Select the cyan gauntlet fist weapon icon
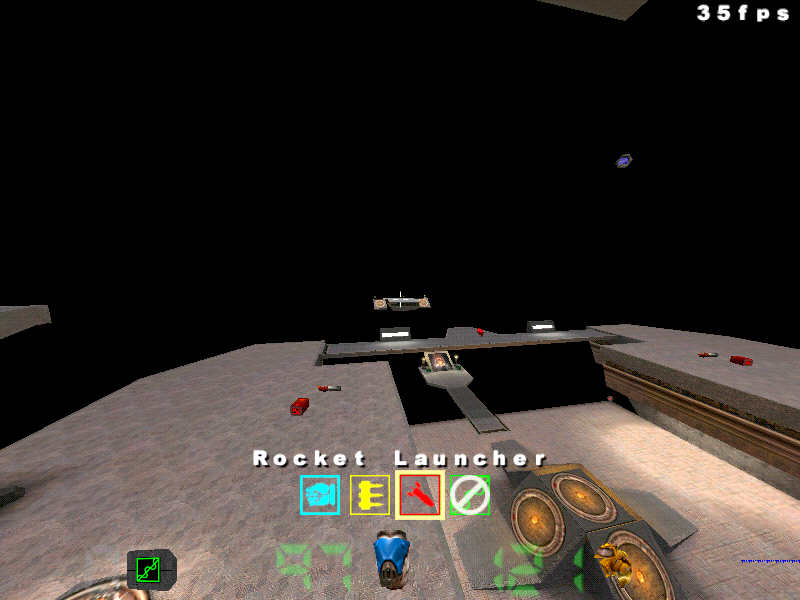The image size is (800, 600). (x=320, y=495)
